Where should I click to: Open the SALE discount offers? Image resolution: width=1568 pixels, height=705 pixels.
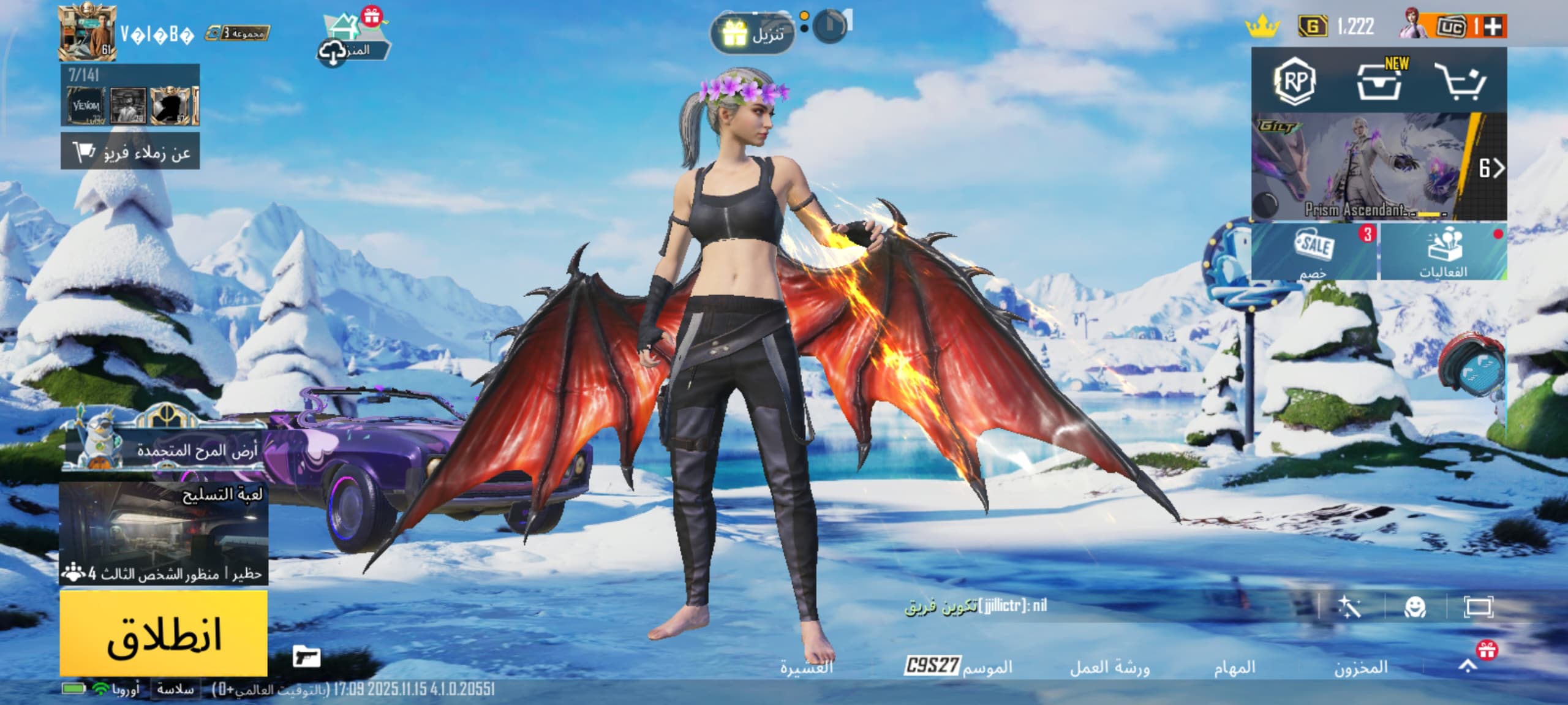[1314, 252]
